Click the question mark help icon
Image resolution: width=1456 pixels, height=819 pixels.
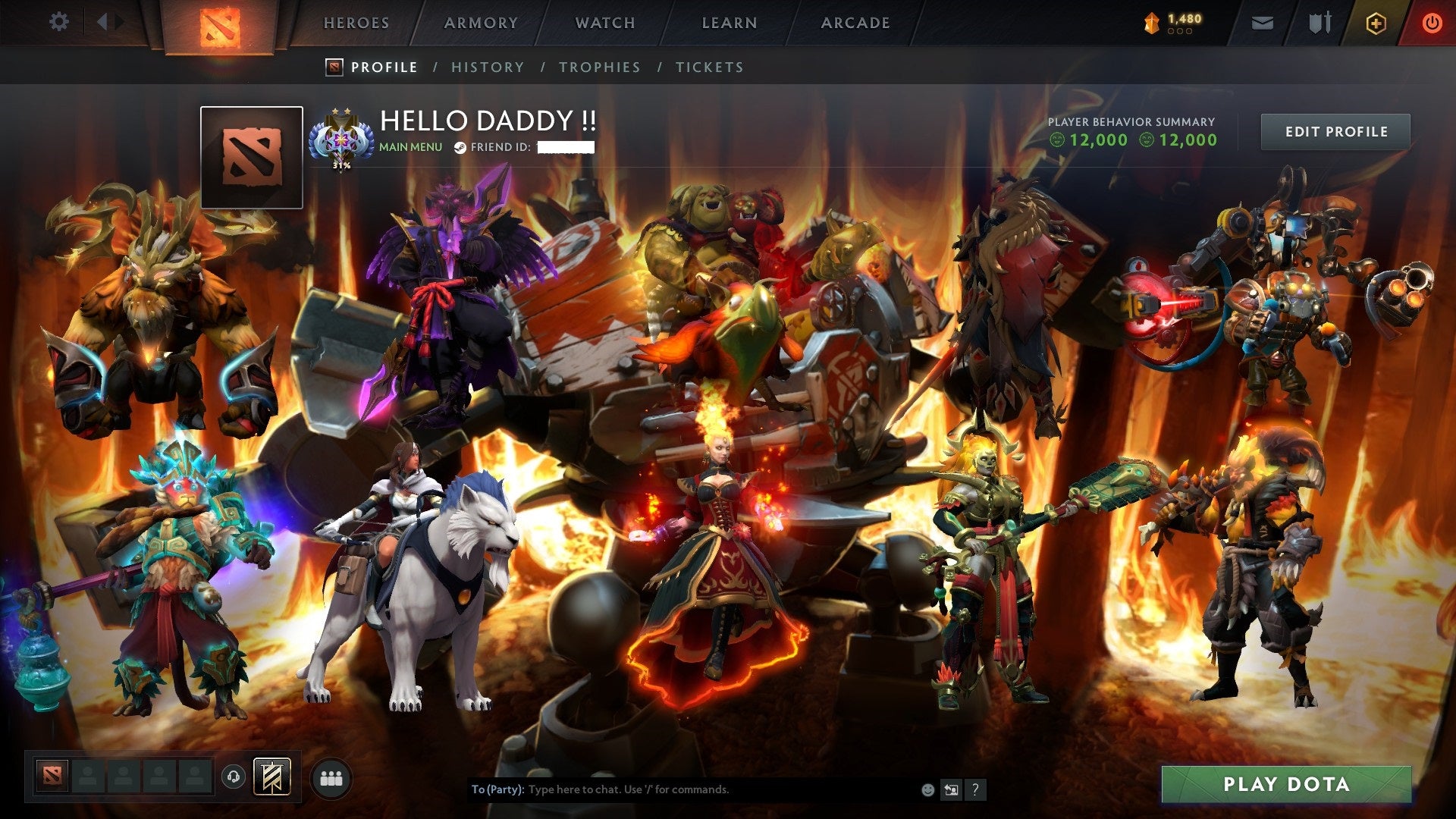click(x=975, y=789)
